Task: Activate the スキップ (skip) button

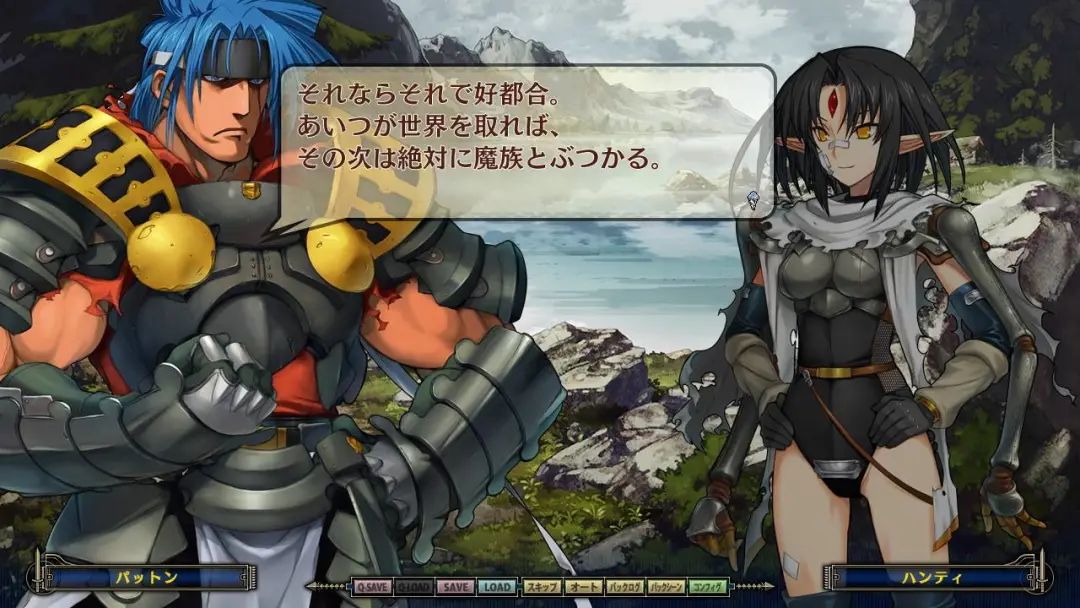Action: pyautogui.click(x=541, y=587)
